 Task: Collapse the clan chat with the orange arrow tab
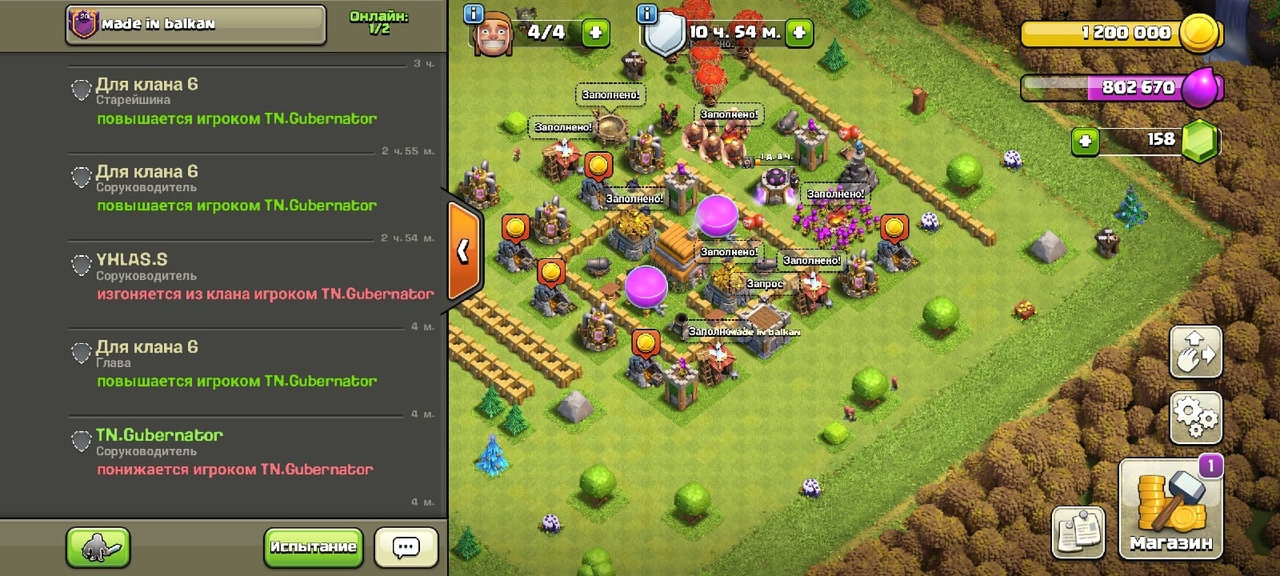[463, 251]
